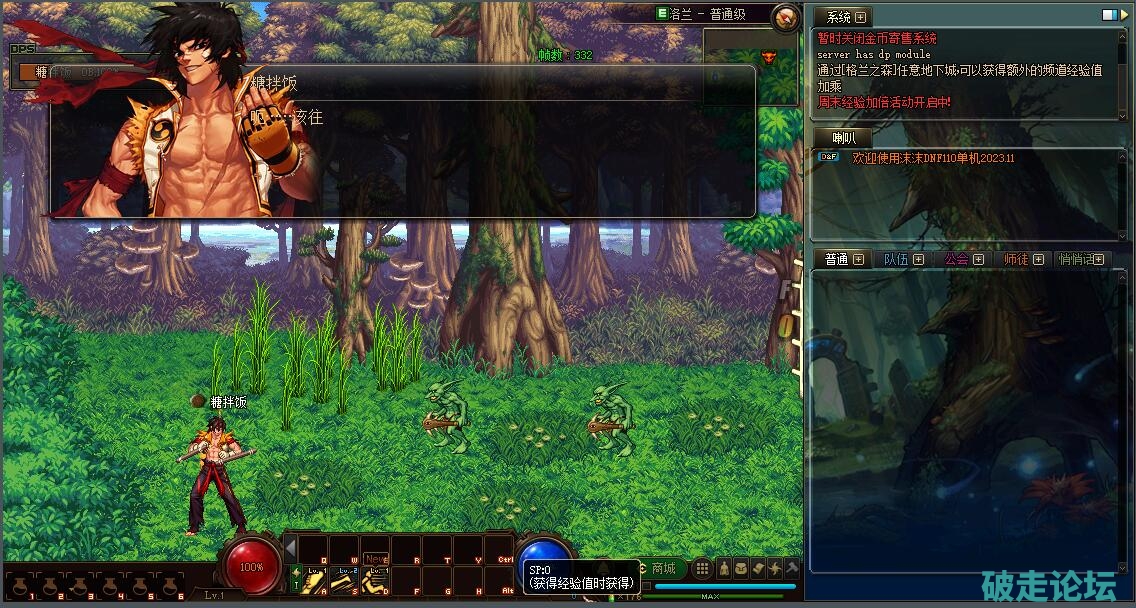
Task: Click the hammer icon in the menu bar
Action: pos(791,569)
